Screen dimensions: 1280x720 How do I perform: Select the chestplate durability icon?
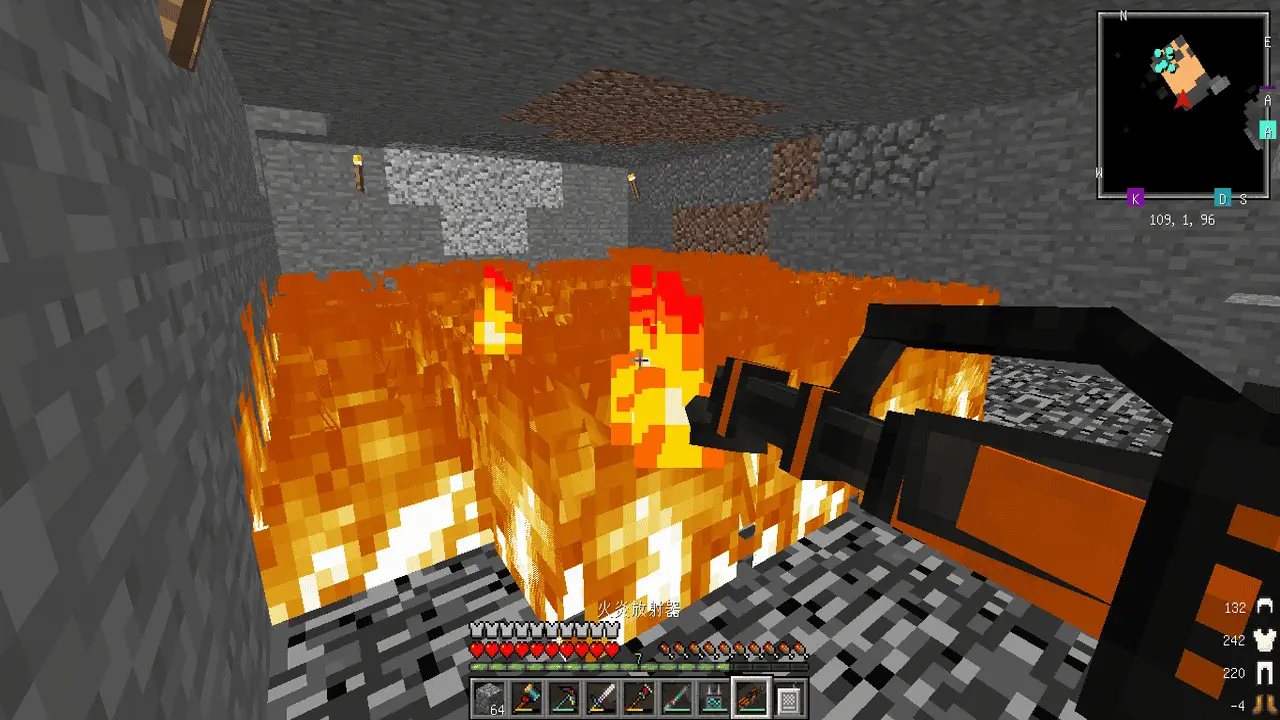click(x=1266, y=640)
